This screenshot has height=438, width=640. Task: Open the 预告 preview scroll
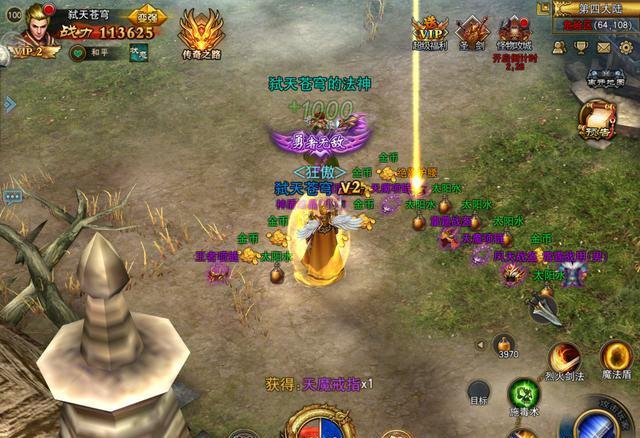pos(596,124)
